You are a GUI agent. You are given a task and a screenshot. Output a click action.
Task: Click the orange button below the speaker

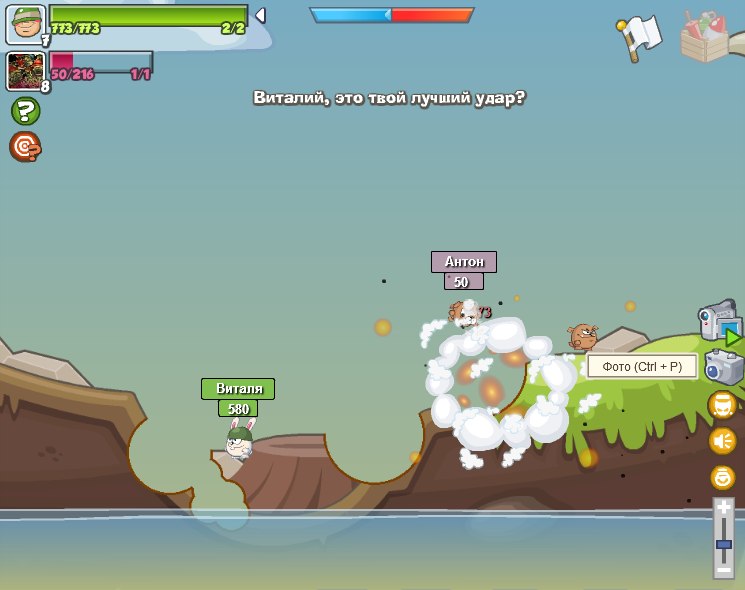[x=722, y=477]
